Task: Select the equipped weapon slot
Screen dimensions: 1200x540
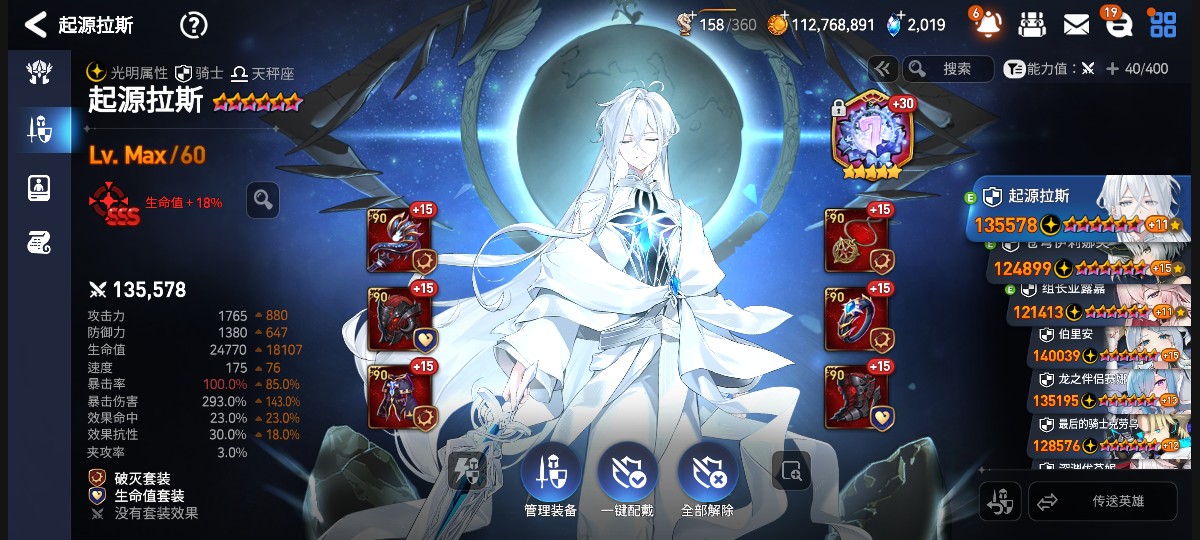Action: (400, 241)
